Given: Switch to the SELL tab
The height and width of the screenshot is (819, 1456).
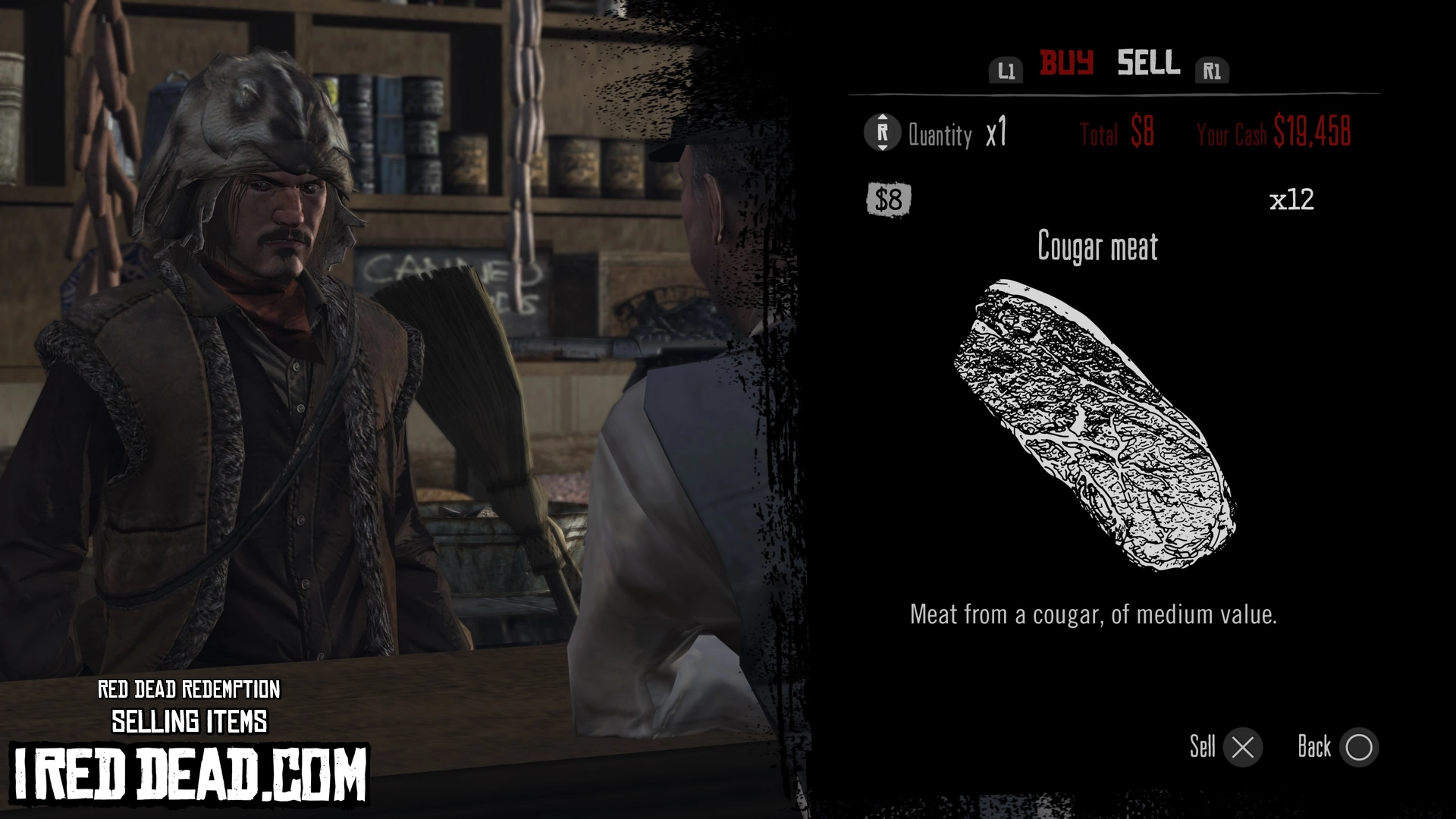Looking at the screenshot, I should [1148, 63].
